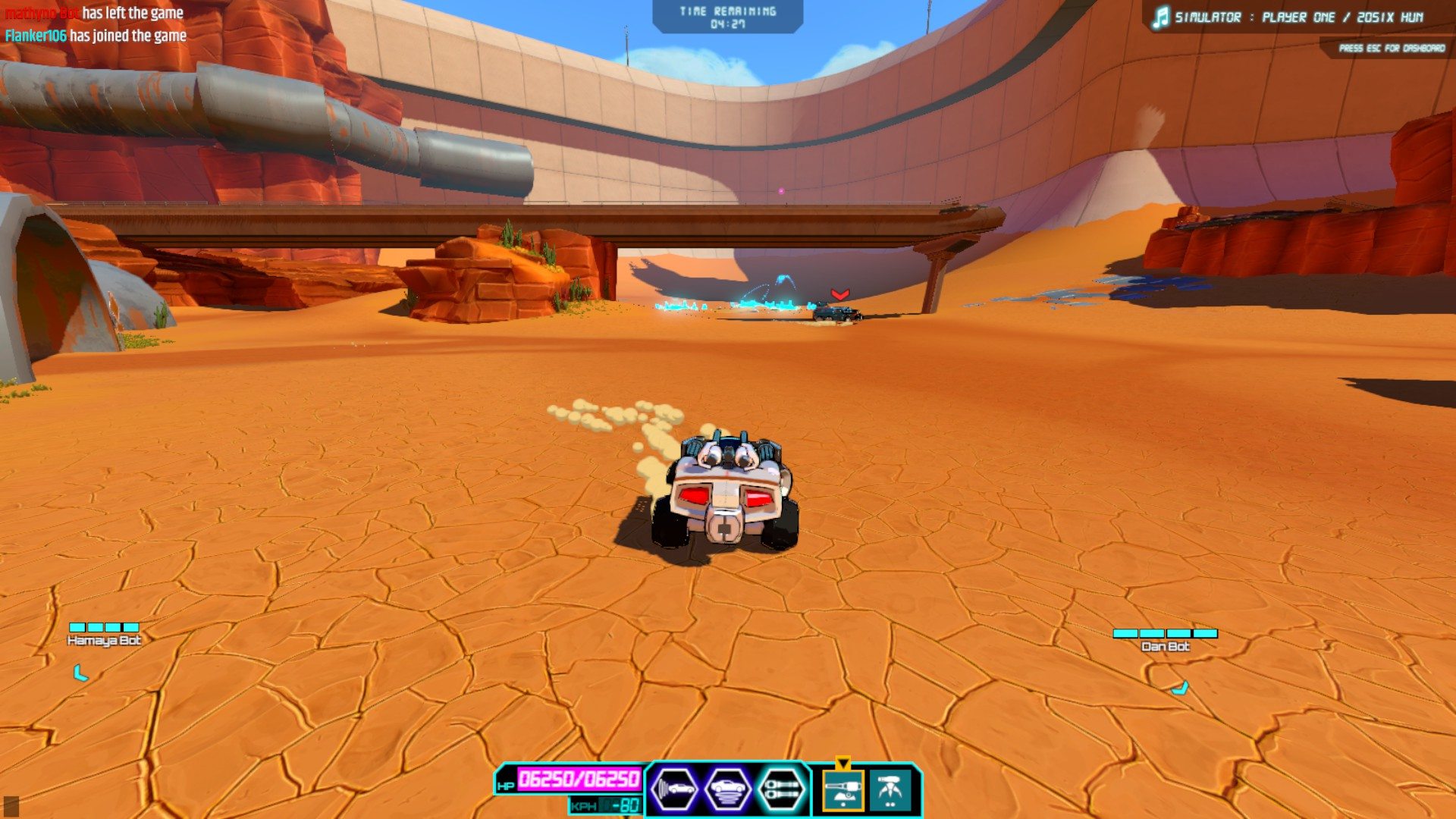Activate the car boost ability icon
The image size is (1456, 819).
(674, 789)
